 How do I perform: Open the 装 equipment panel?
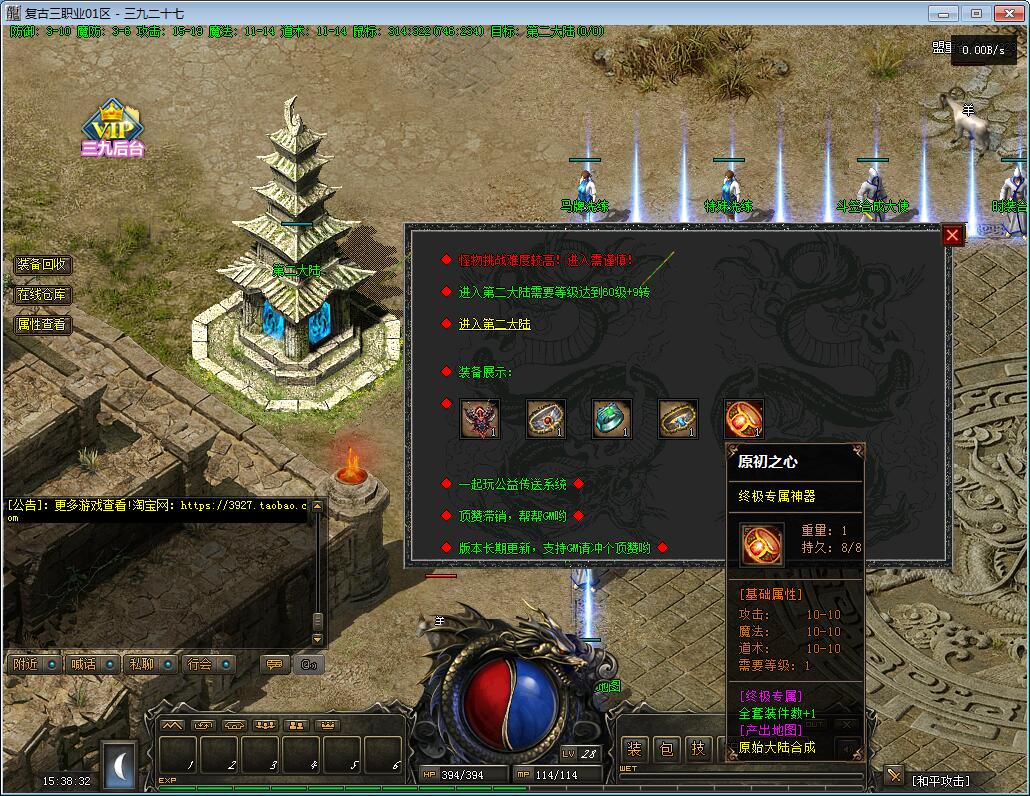click(x=635, y=749)
